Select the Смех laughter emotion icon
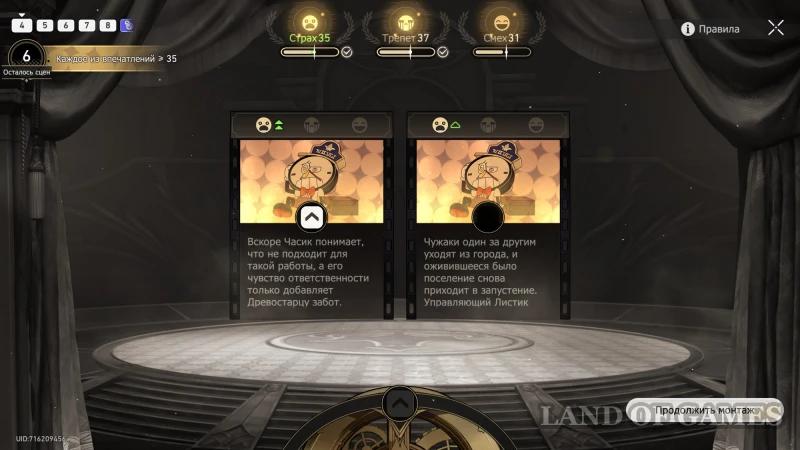 (500, 21)
